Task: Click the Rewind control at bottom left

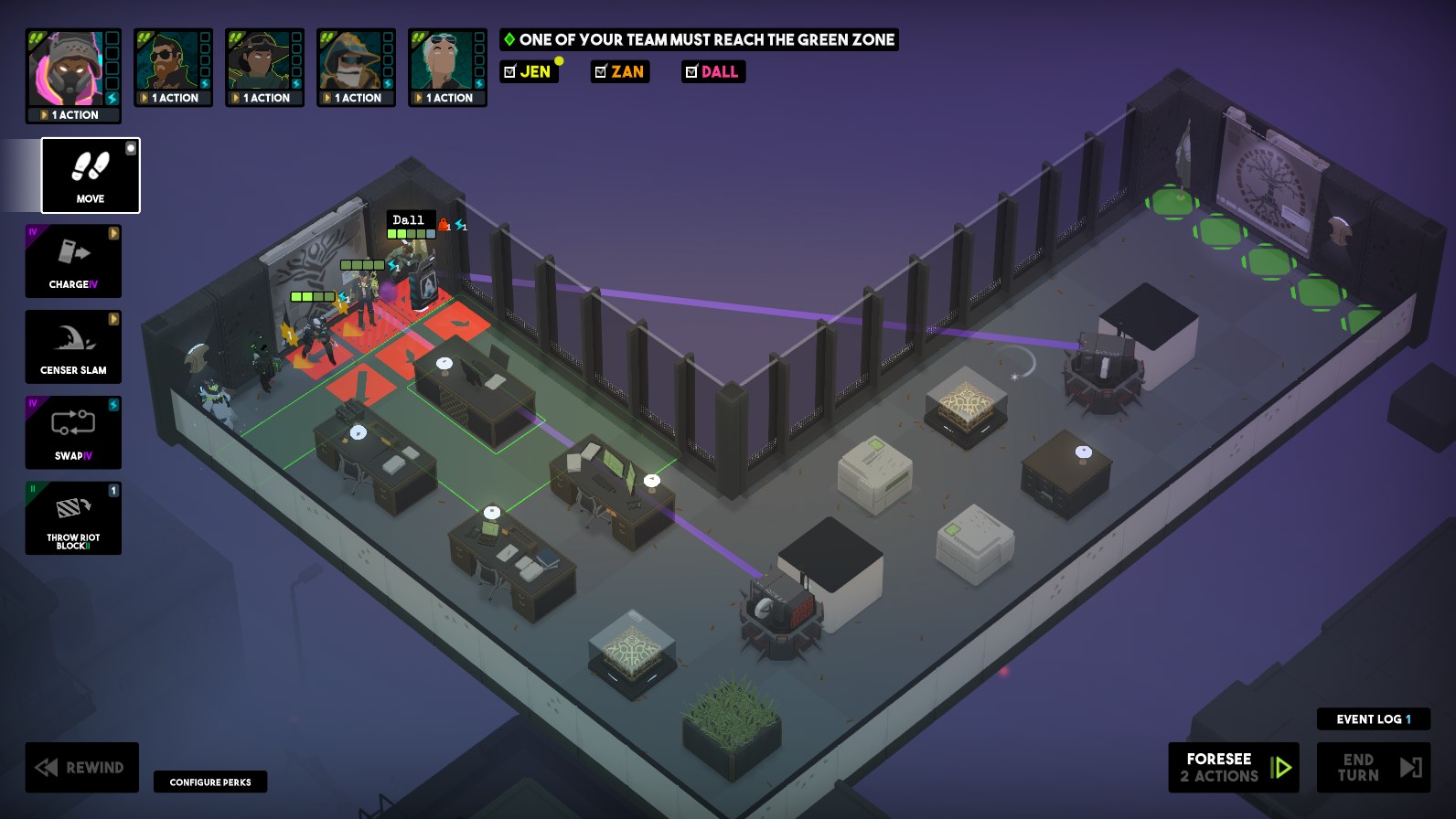Action: click(81, 767)
